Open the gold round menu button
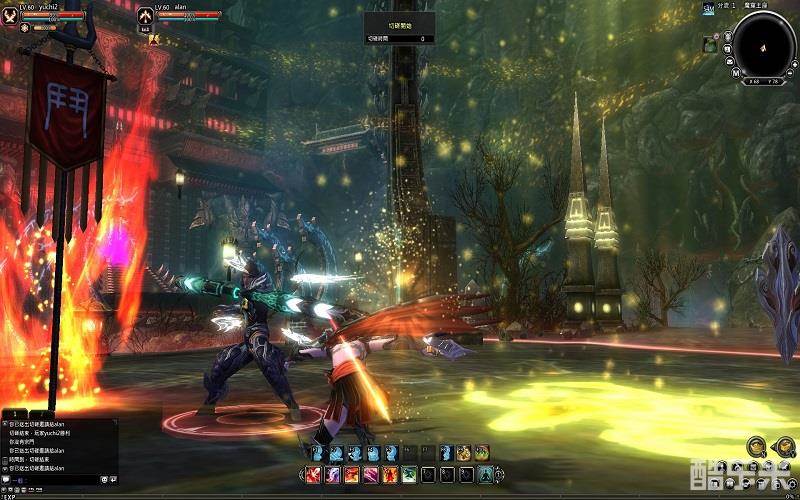The image size is (800, 500). (x=756, y=446)
